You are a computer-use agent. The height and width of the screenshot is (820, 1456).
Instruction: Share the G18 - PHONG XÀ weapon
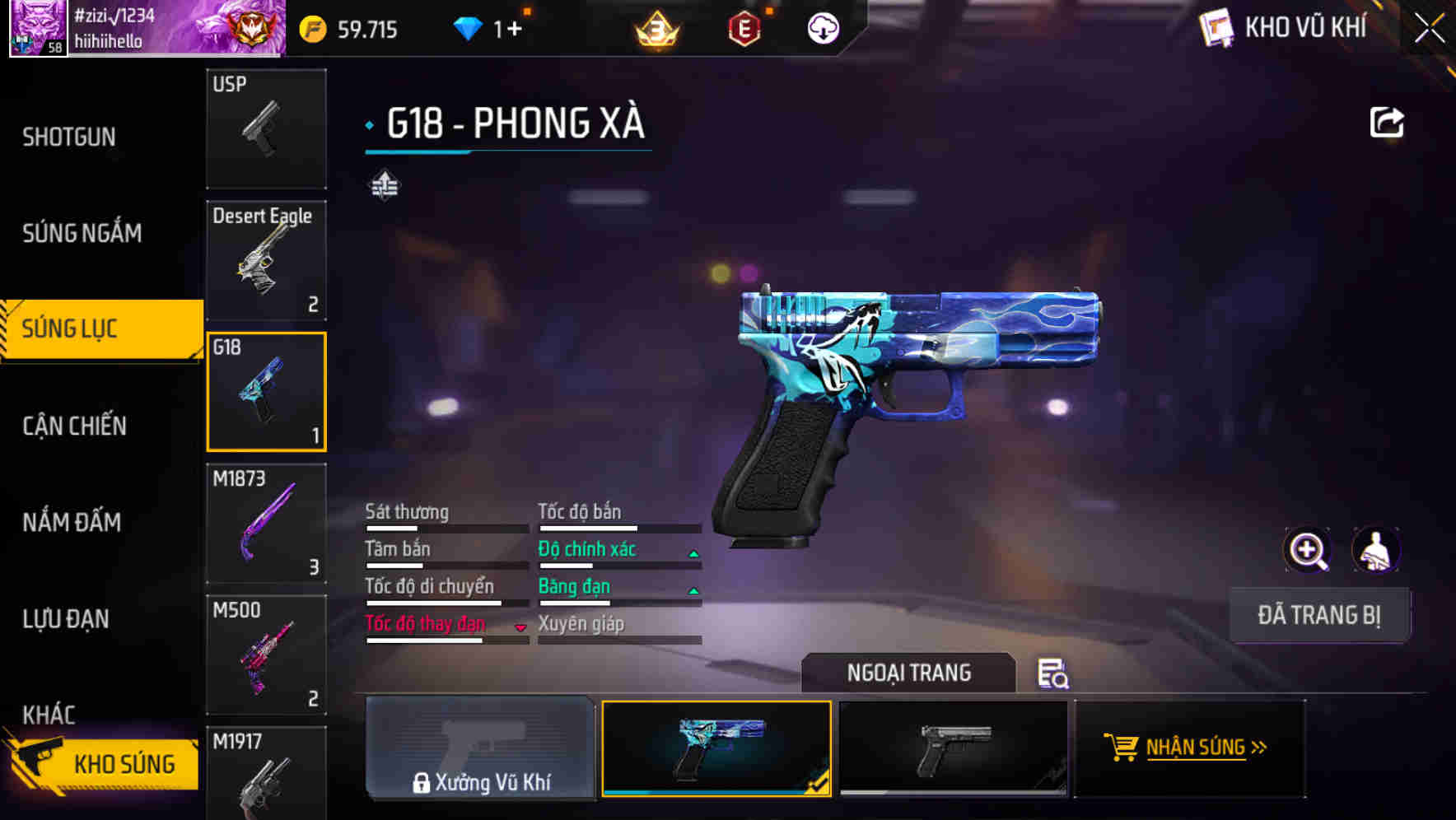pos(1387,120)
